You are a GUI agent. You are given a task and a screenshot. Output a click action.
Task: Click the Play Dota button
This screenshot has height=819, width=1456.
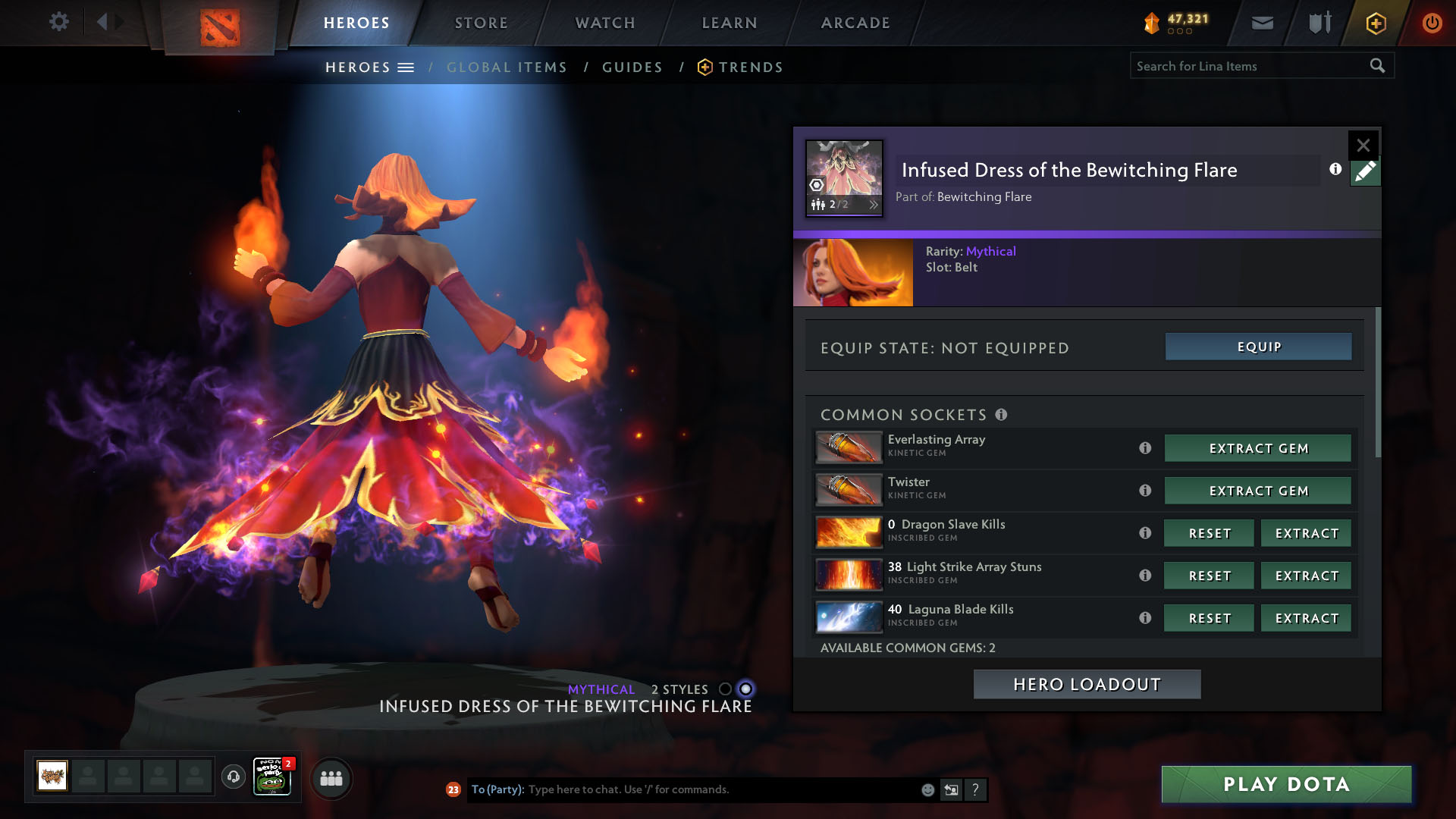(x=1286, y=784)
